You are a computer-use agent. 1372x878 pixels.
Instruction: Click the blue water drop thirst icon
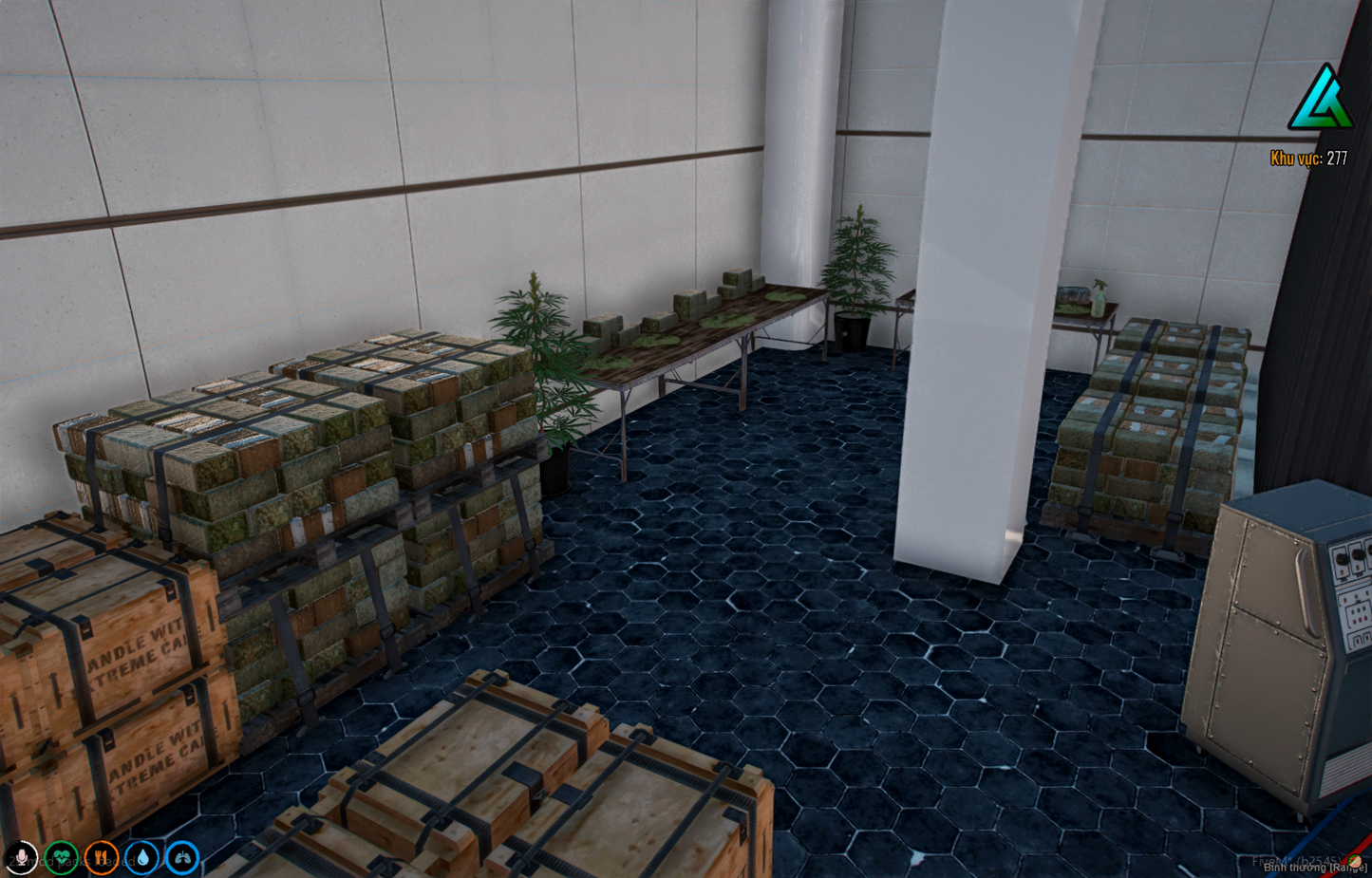click(x=142, y=857)
